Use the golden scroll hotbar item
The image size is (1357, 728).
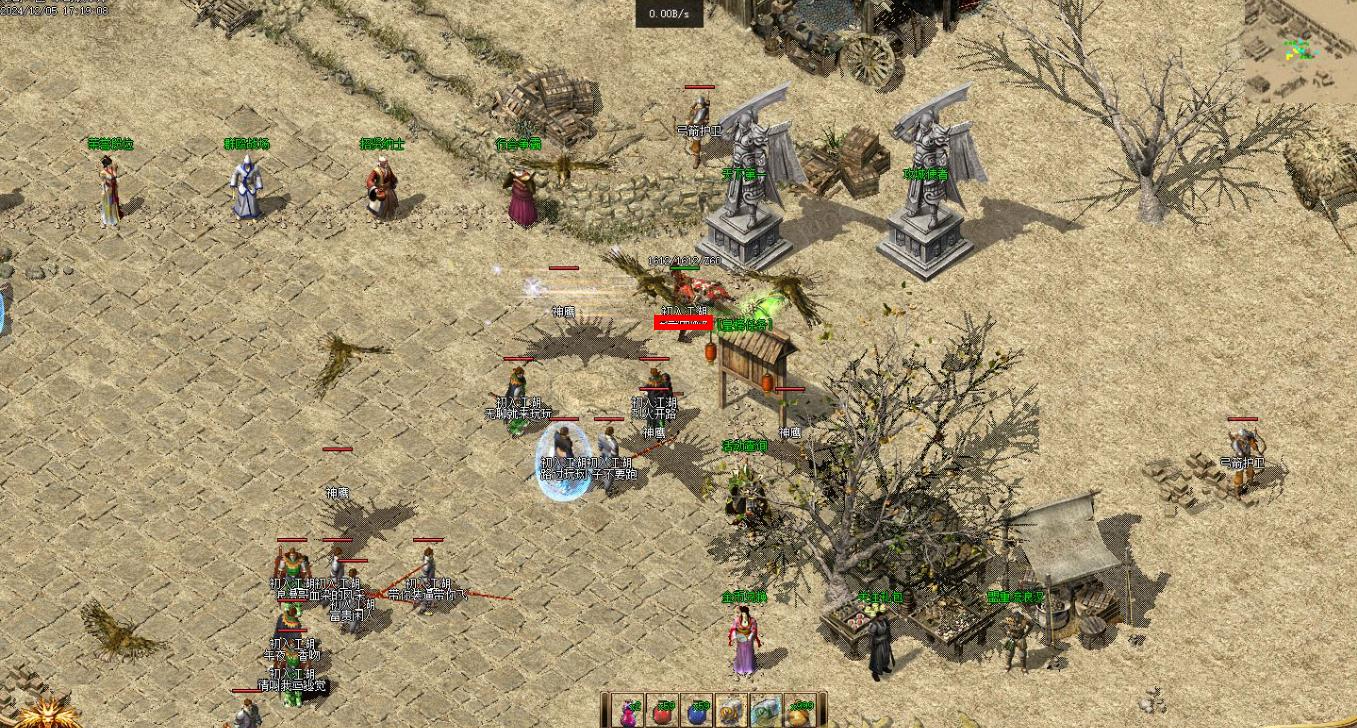click(732, 711)
